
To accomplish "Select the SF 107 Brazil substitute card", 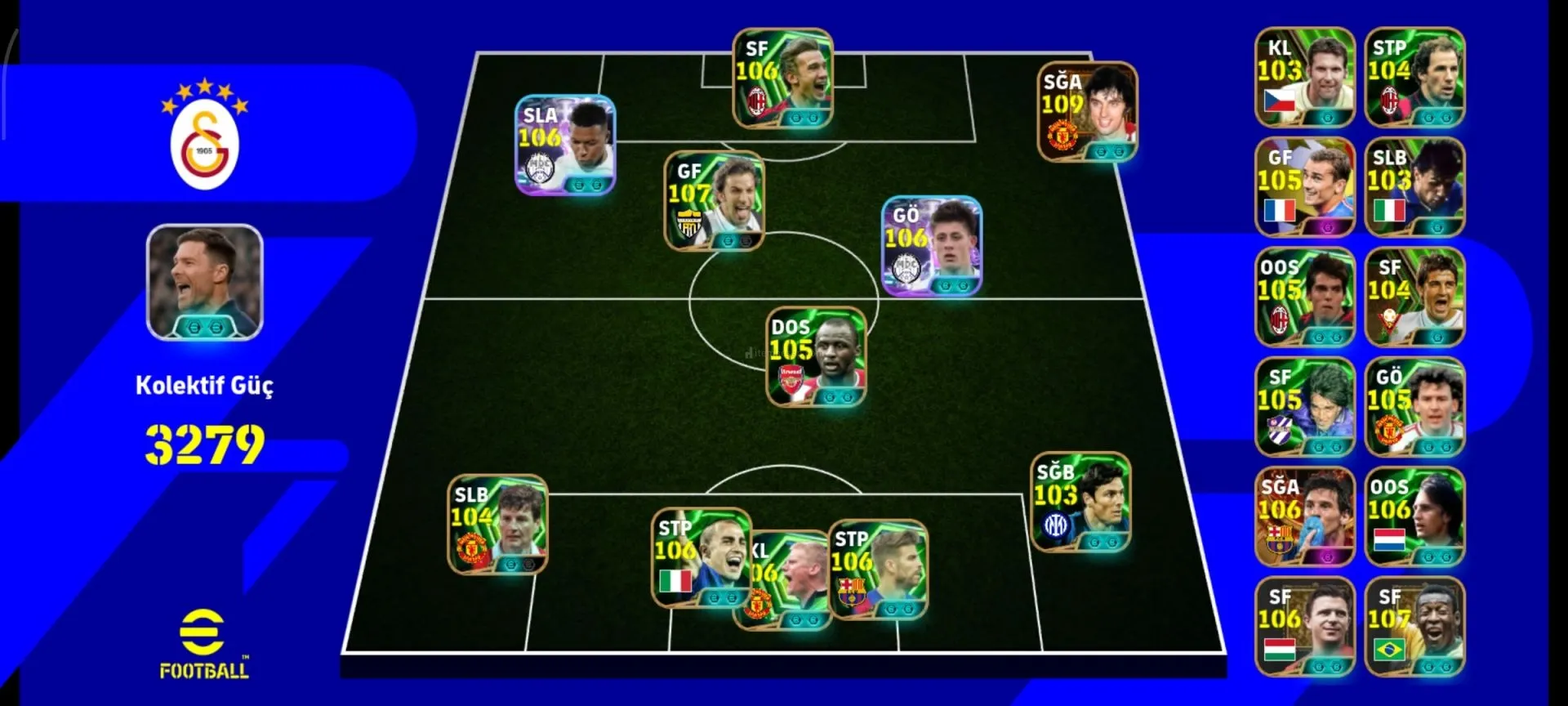I will (1414, 626).
